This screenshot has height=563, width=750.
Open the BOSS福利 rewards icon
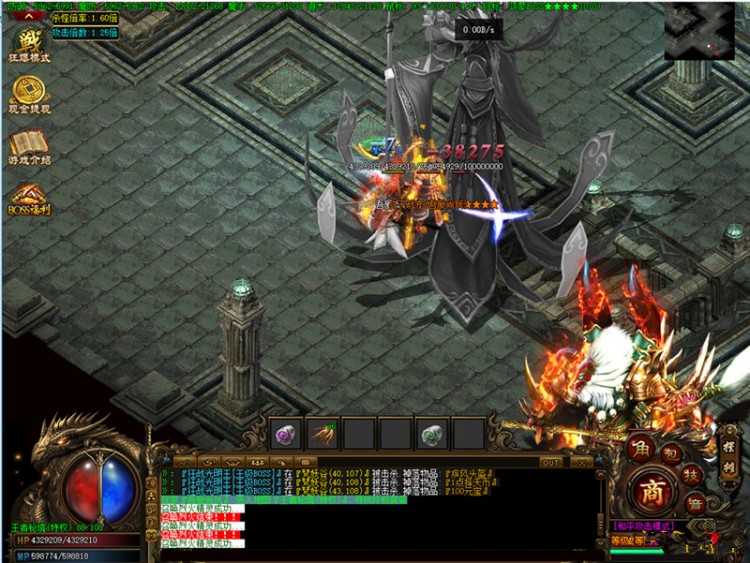coord(29,196)
